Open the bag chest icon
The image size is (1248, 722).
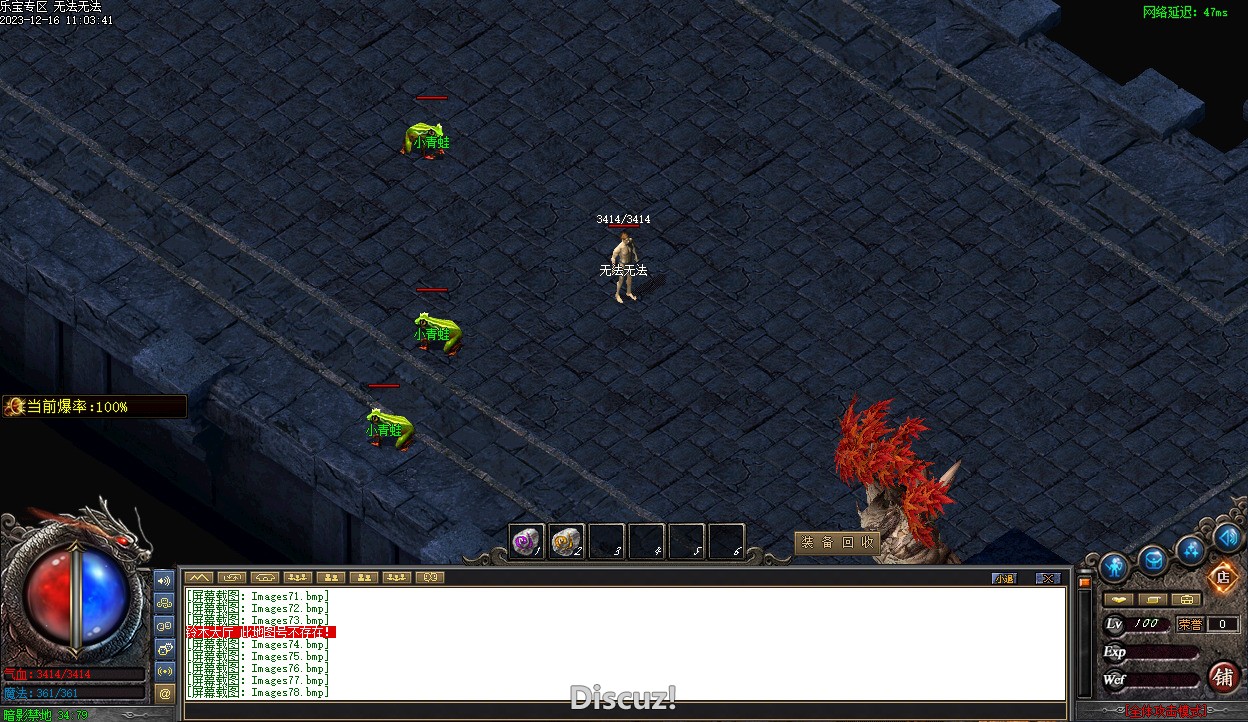pyautogui.click(x=1153, y=560)
